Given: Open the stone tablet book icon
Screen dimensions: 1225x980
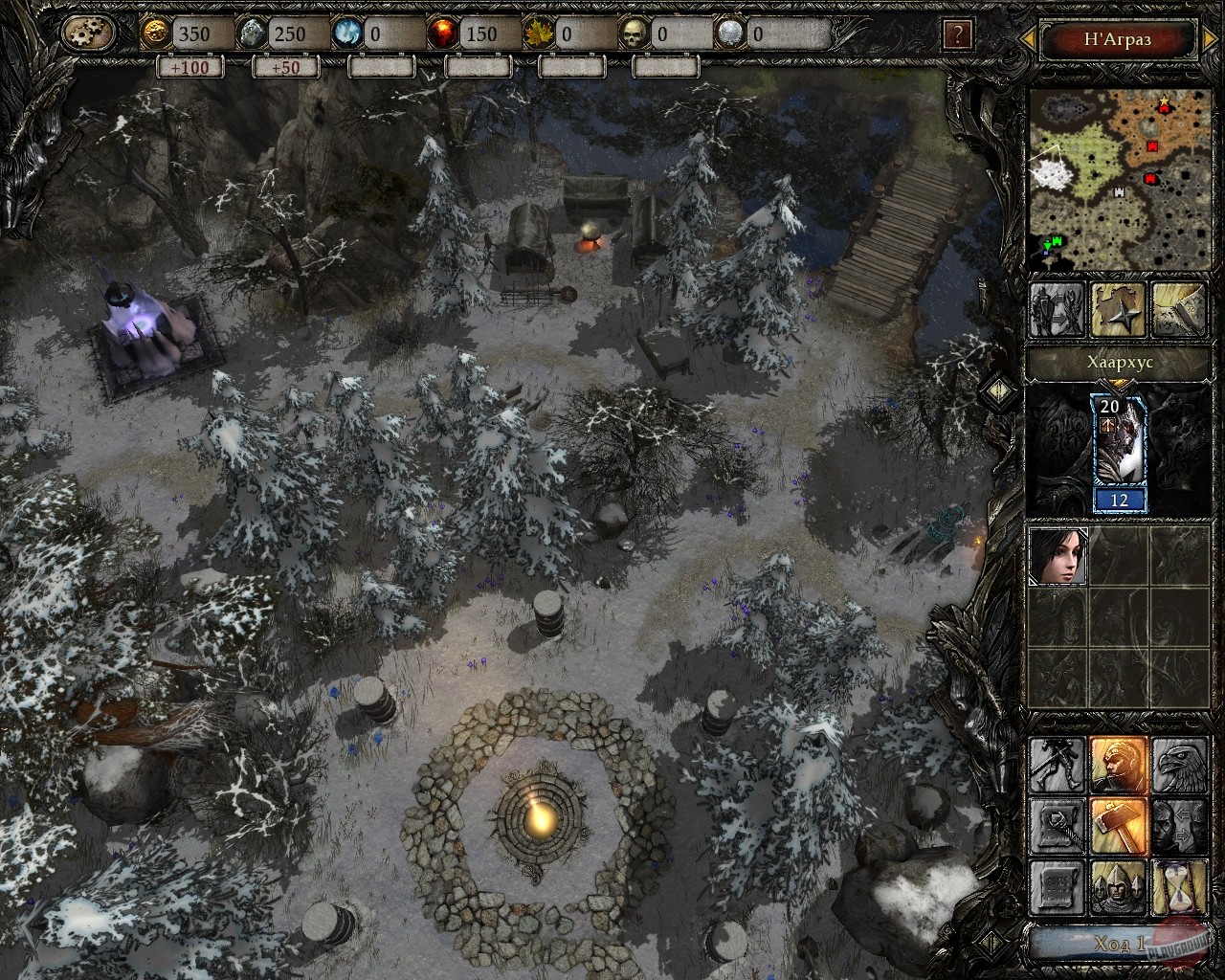Looking at the screenshot, I should pos(1178,309).
